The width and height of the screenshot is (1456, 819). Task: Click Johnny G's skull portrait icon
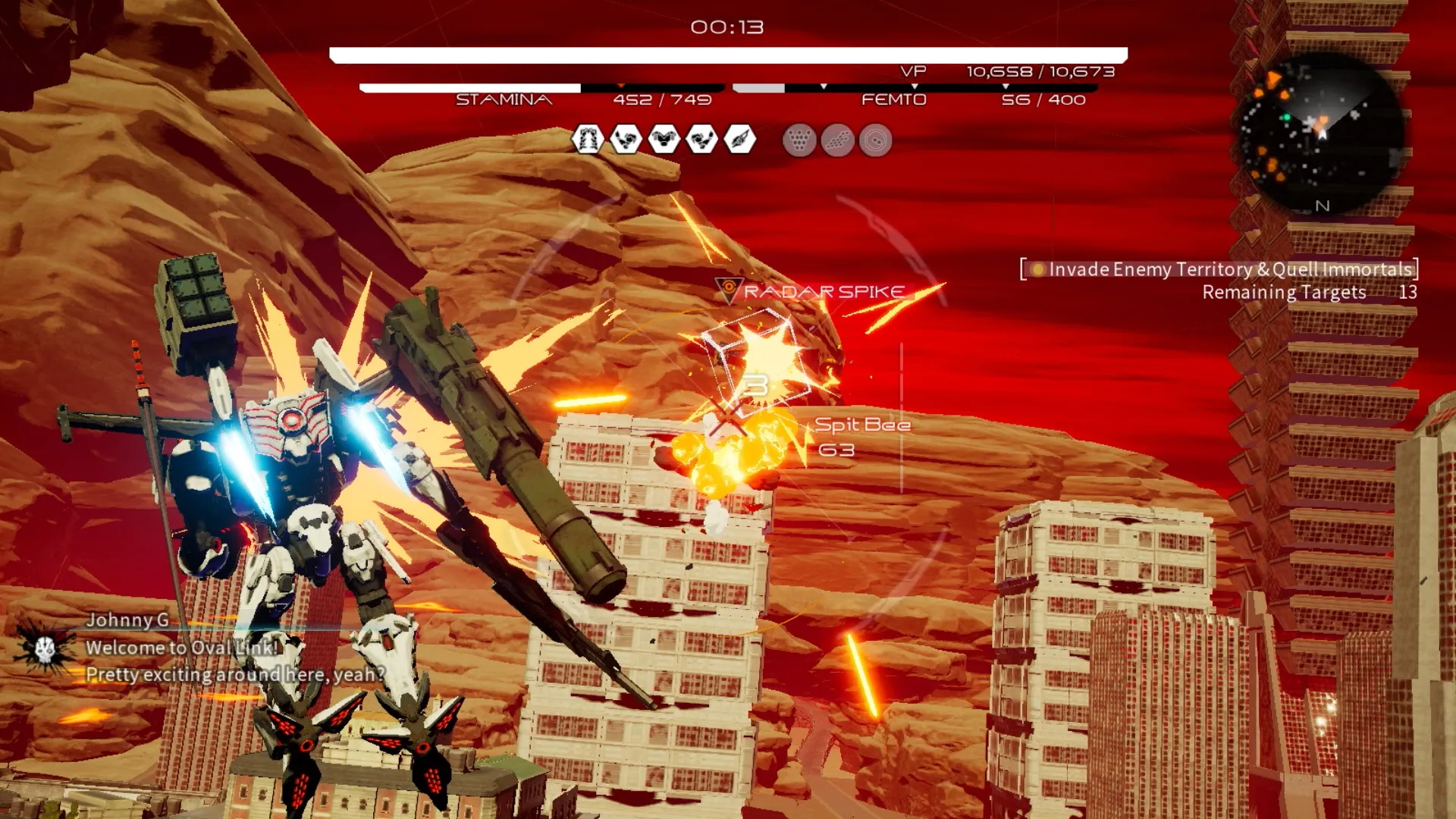(44, 648)
